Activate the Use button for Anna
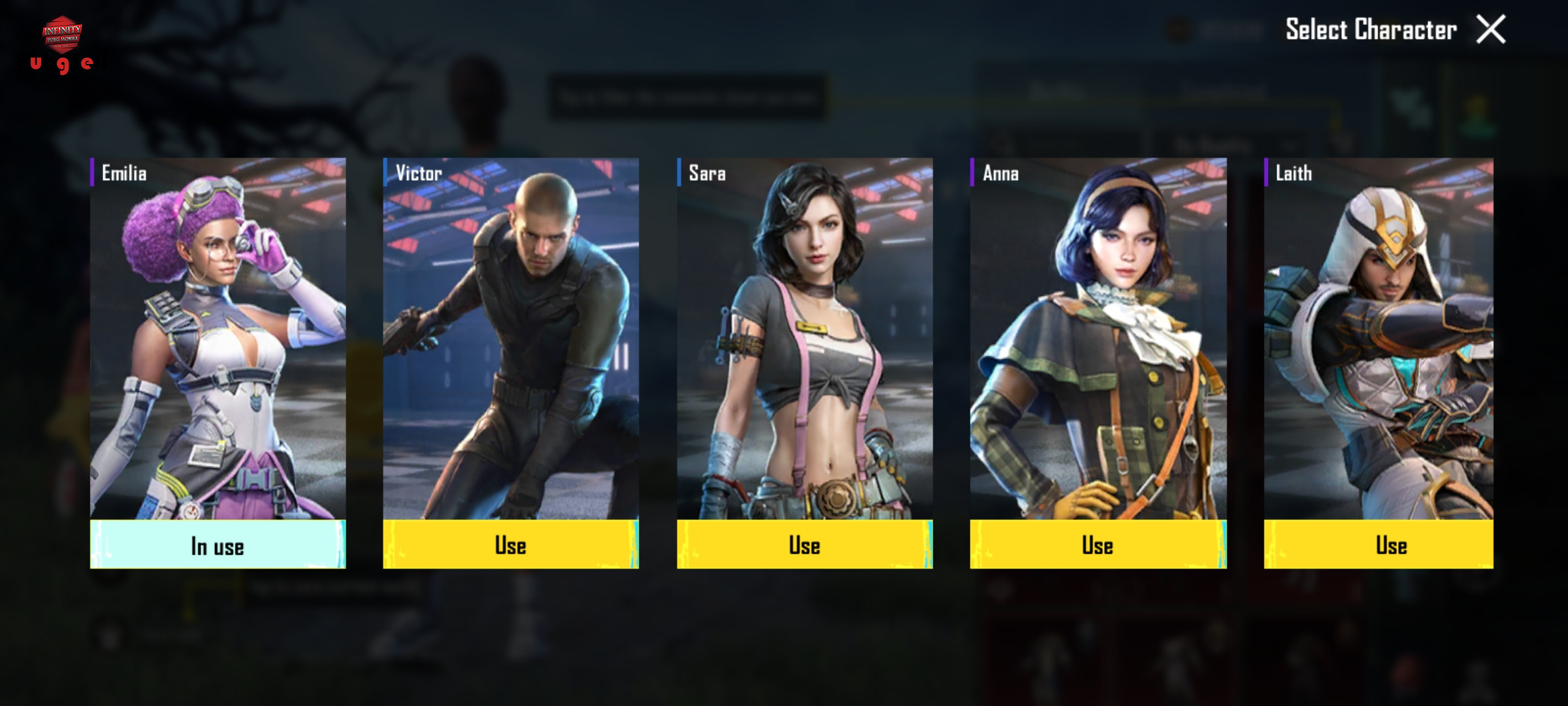The image size is (1568, 706). [x=1098, y=545]
